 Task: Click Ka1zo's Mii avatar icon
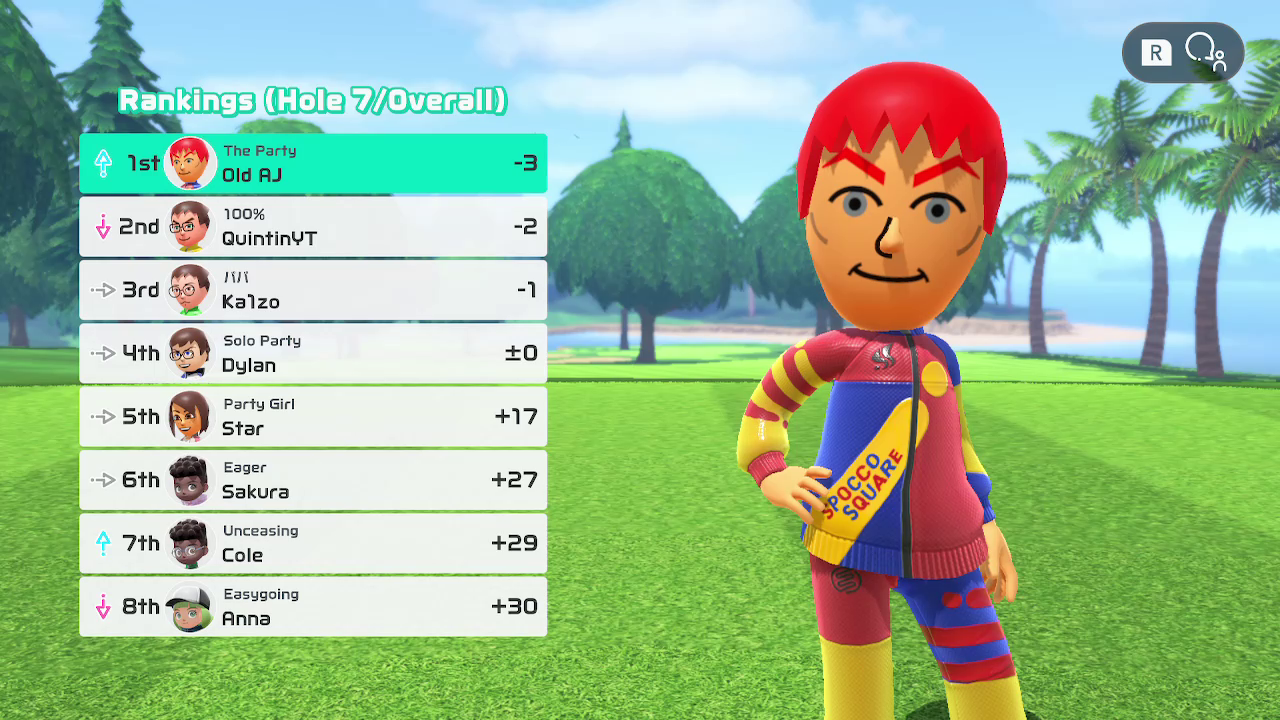(x=190, y=290)
